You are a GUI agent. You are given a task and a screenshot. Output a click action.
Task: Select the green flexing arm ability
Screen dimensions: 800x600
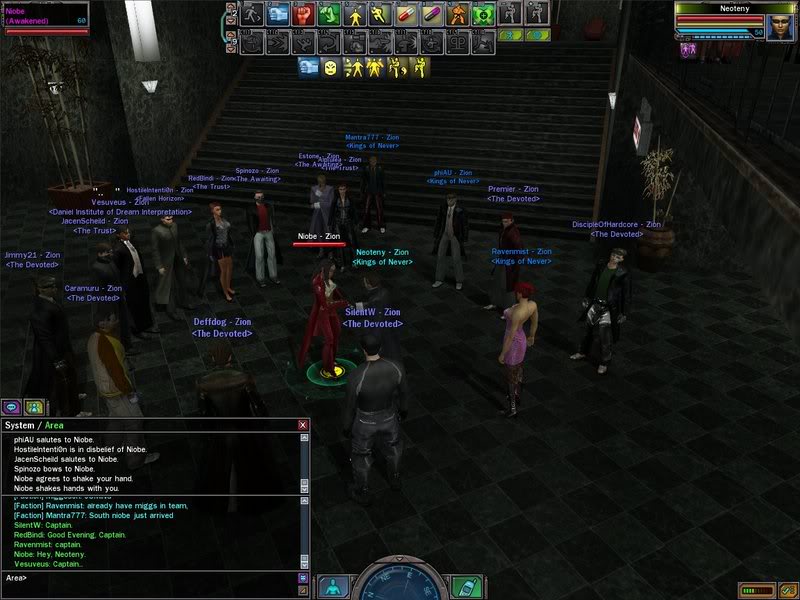click(x=329, y=14)
